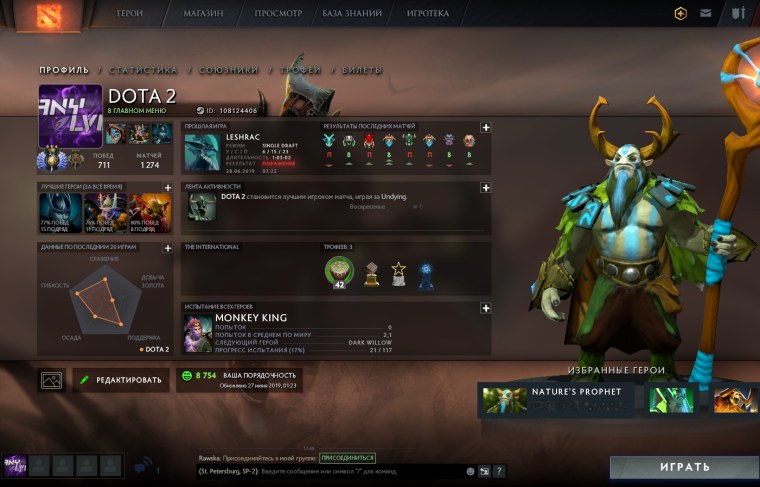This screenshot has width=760, height=487.
Task: Show the Трофеи tab
Action: point(301,70)
